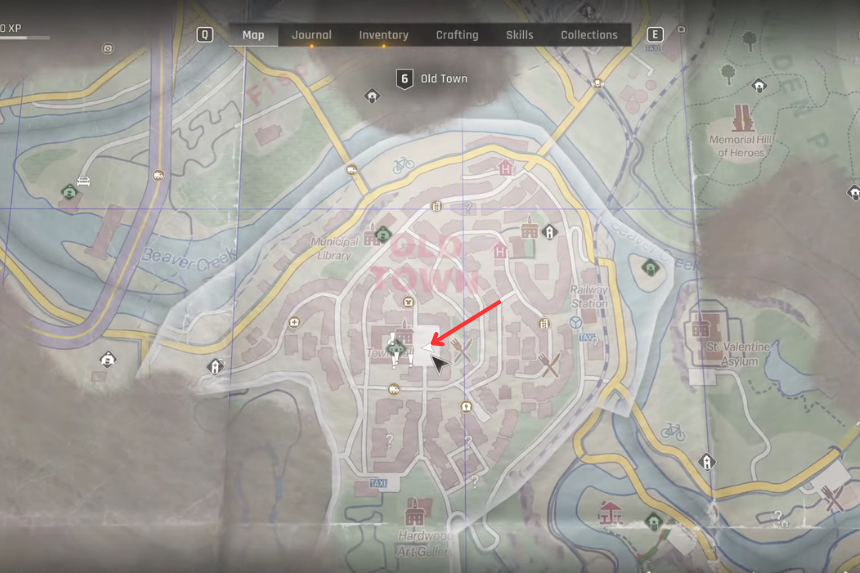Click the safe house marker below the Map tab
This screenshot has width=860, height=573.
click(x=372, y=96)
